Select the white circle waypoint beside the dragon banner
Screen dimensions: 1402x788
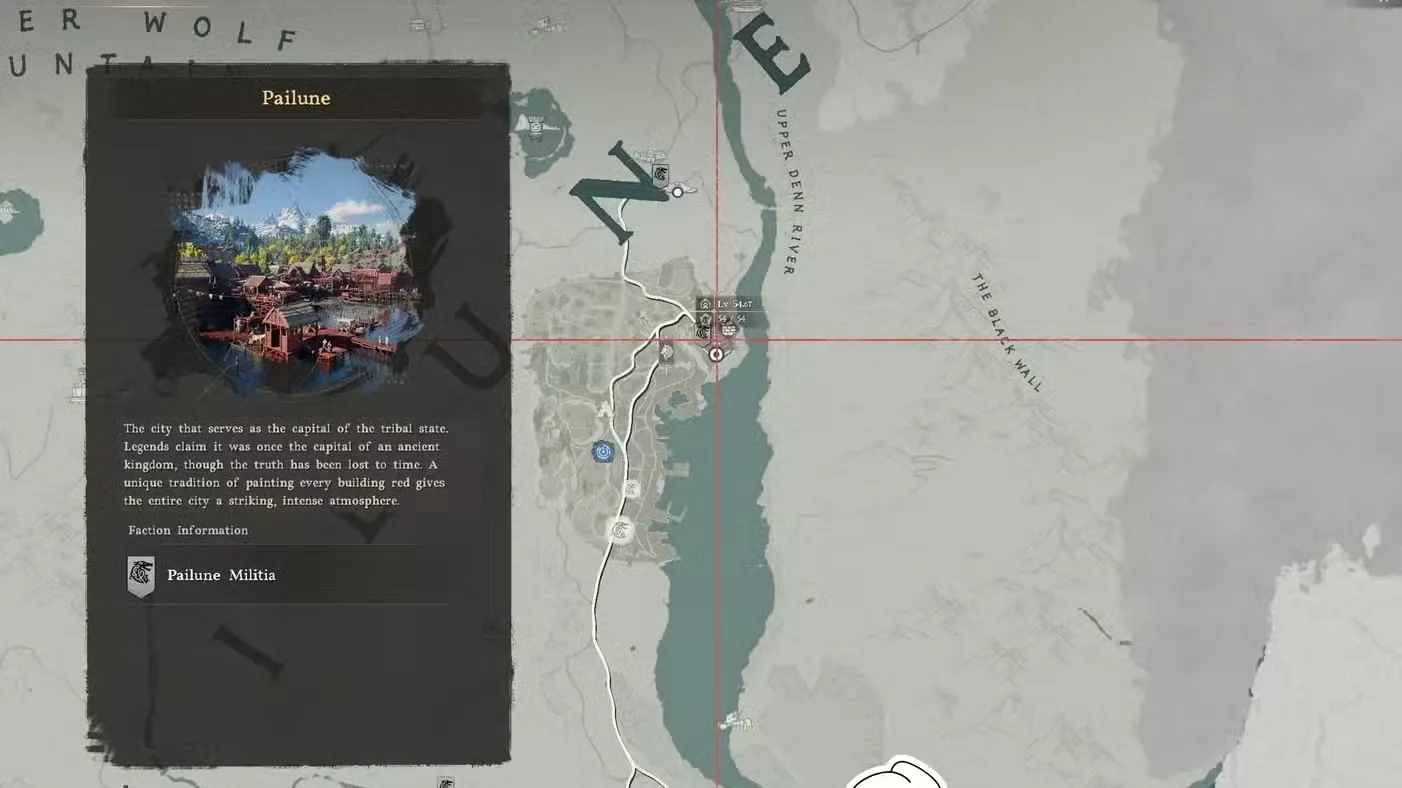[x=678, y=192]
